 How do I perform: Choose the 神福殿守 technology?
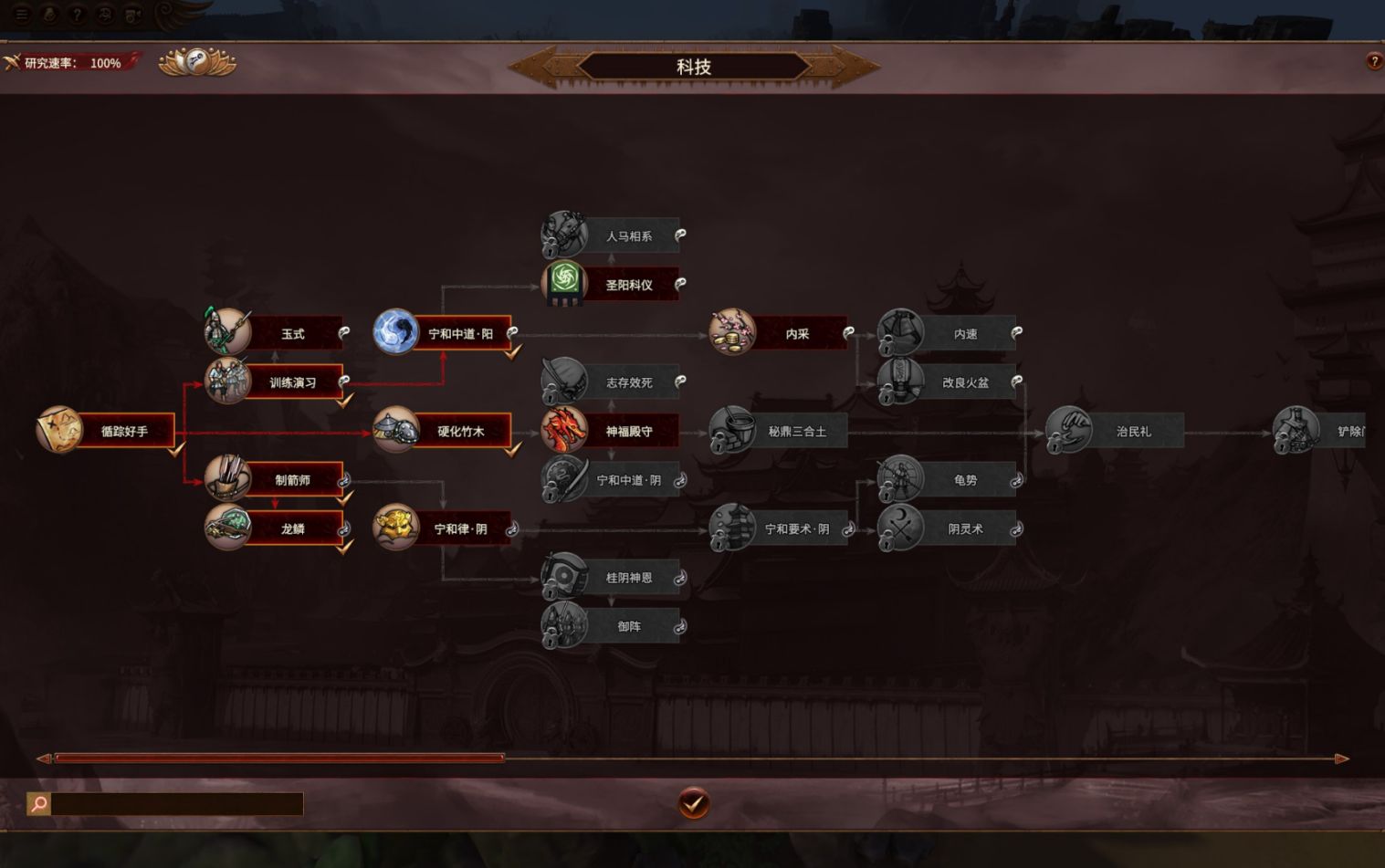(628, 431)
